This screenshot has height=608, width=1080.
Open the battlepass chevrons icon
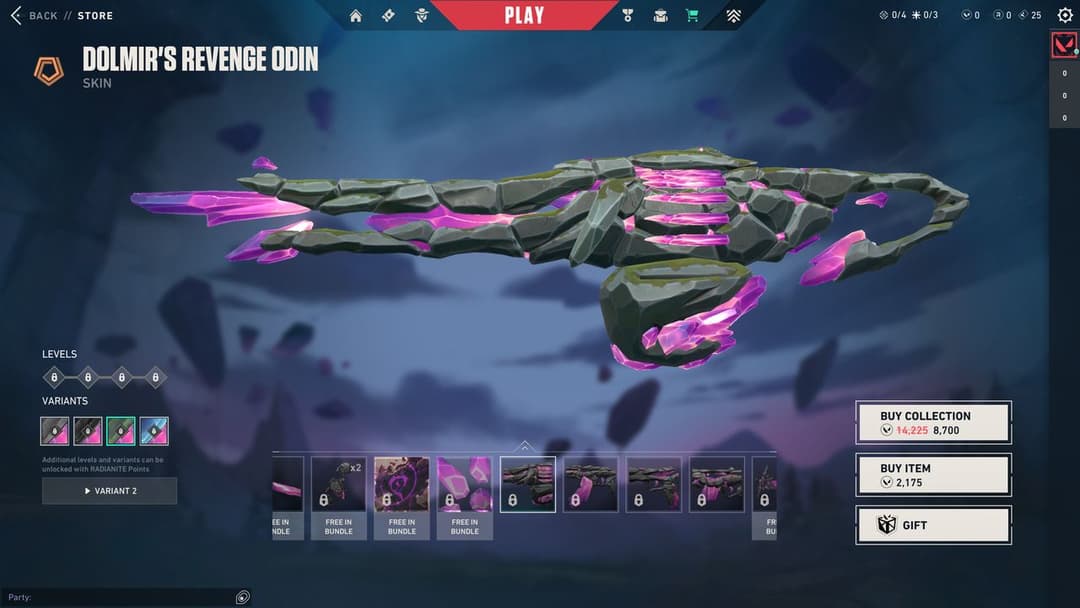pyautogui.click(x=733, y=15)
